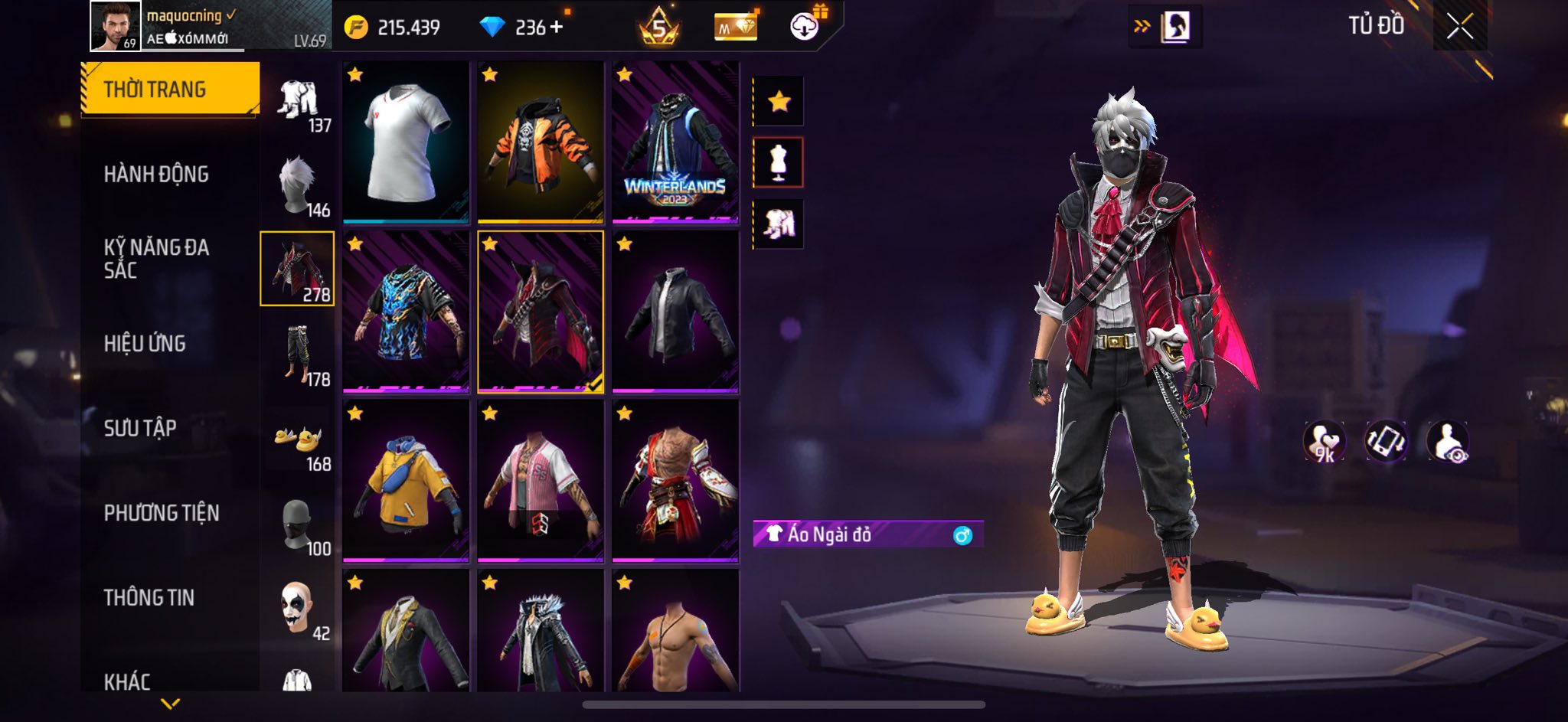Pick the Winterlands 2023 jacket
The image size is (1568, 722).
pos(675,142)
